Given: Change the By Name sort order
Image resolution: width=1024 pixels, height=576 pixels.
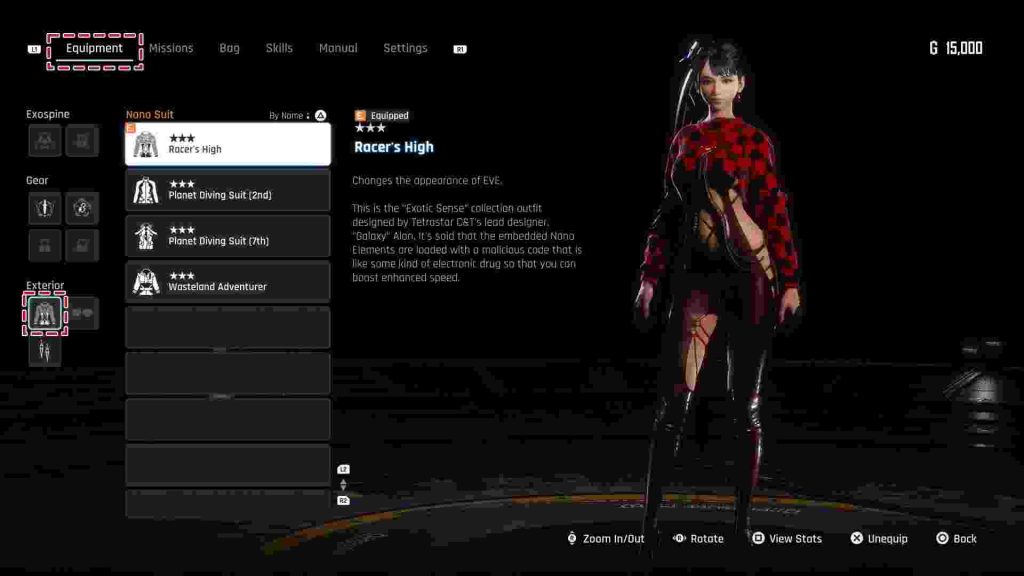Looking at the screenshot, I should [297, 116].
